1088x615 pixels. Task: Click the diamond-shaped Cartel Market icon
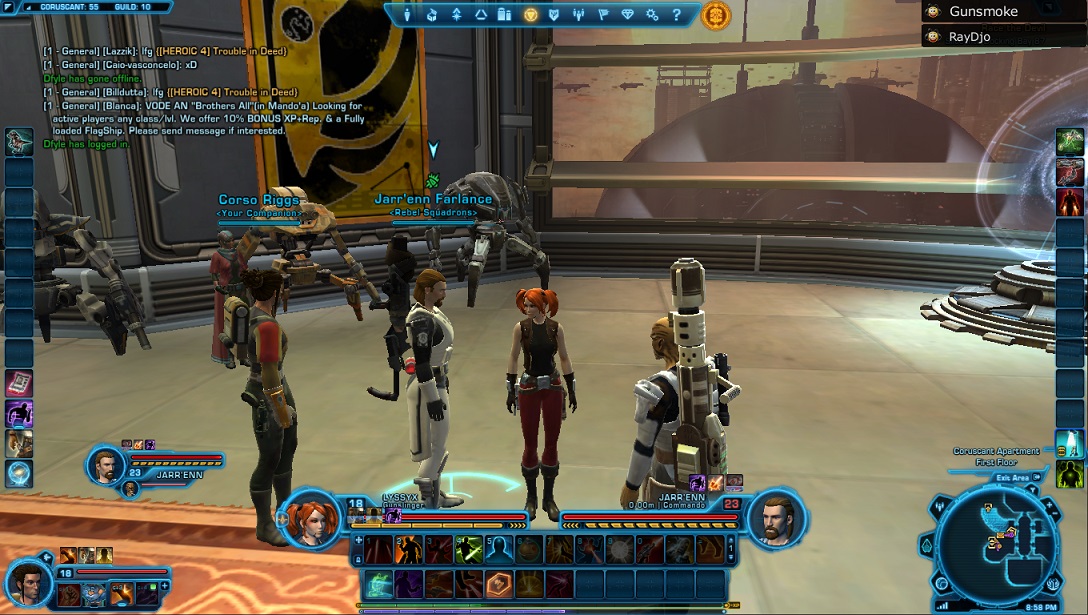(628, 15)
